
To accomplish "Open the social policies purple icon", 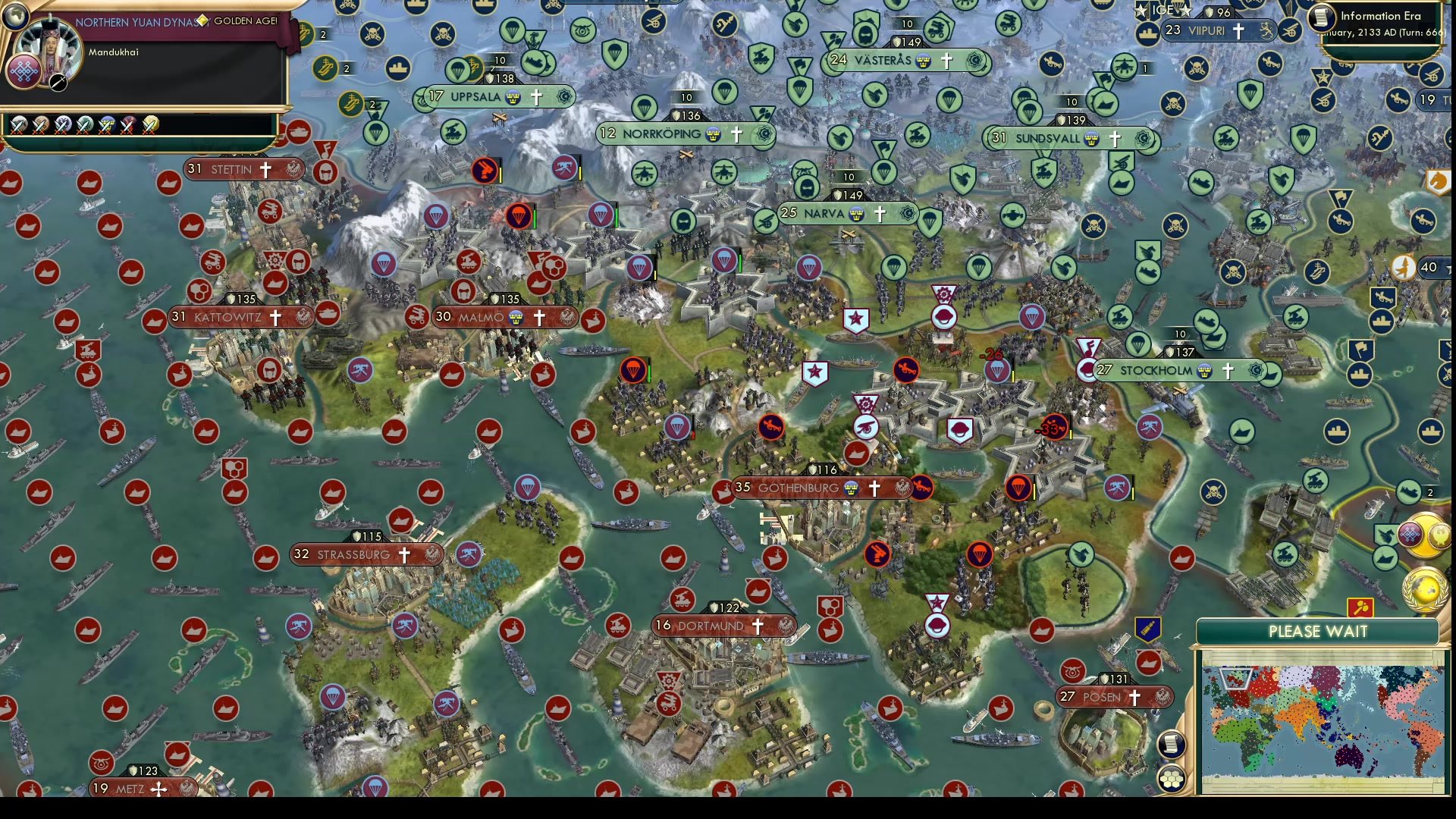I will click(1410, 535).
